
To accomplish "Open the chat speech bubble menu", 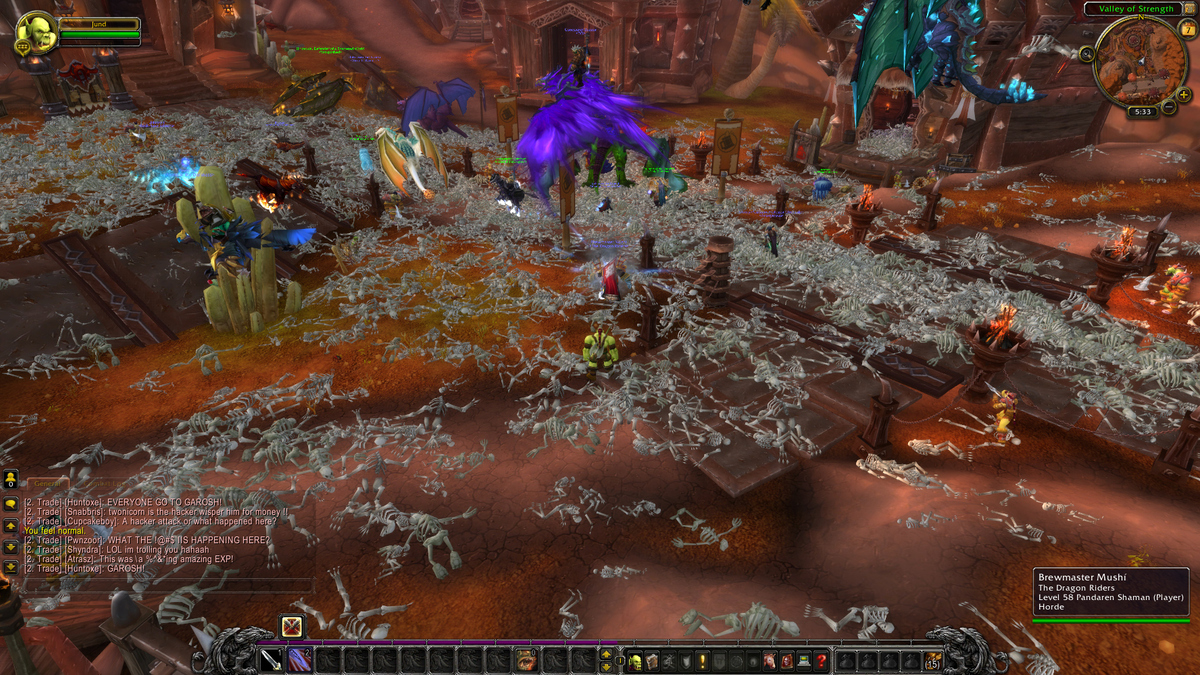I will [x=10, y=503].
